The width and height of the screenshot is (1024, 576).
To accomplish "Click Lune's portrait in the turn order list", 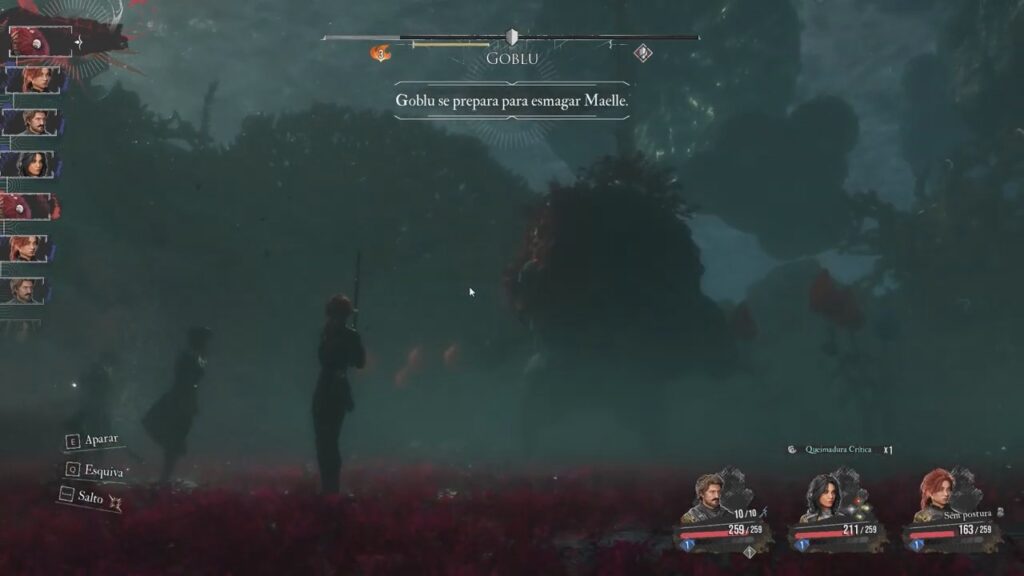I will click(x=28, y=164).
